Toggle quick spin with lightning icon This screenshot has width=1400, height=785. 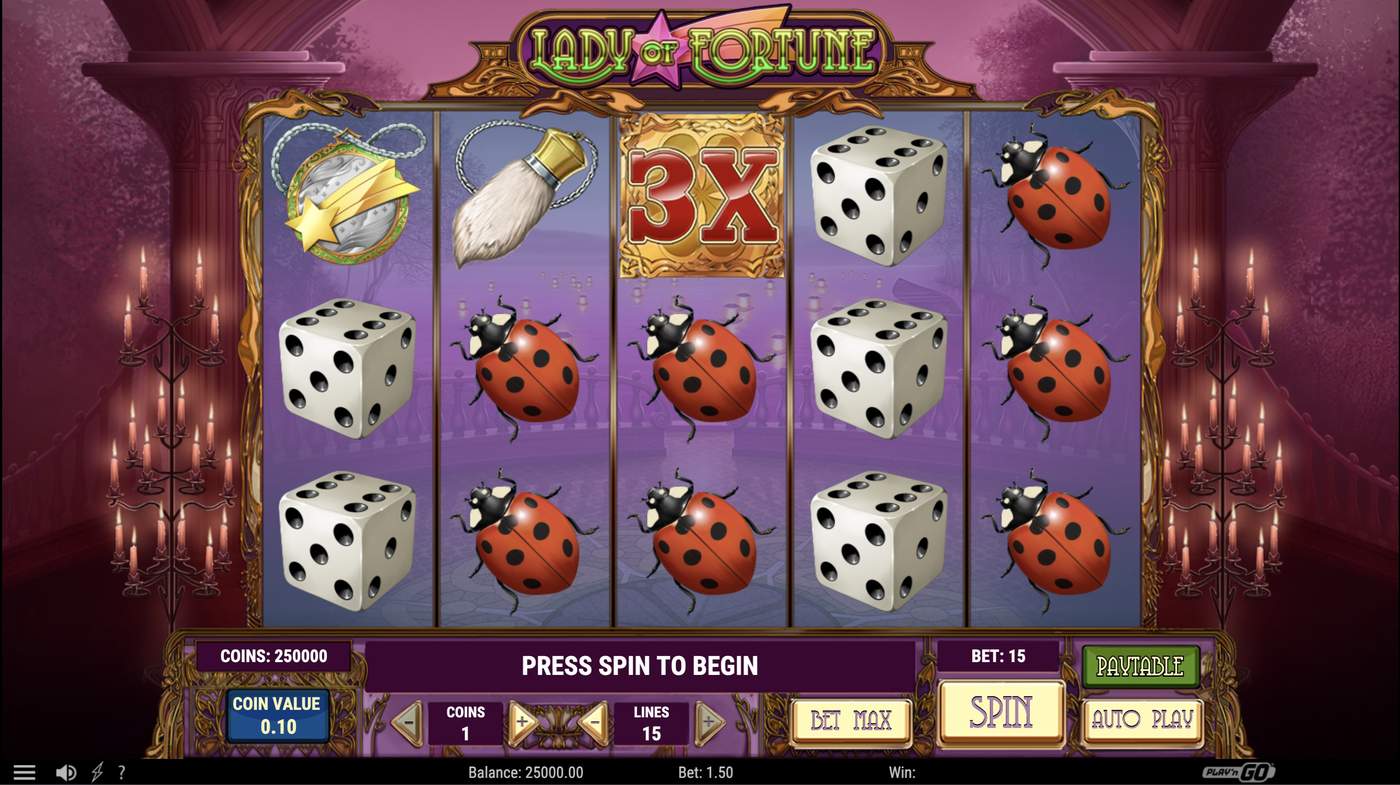coord(96,771)
